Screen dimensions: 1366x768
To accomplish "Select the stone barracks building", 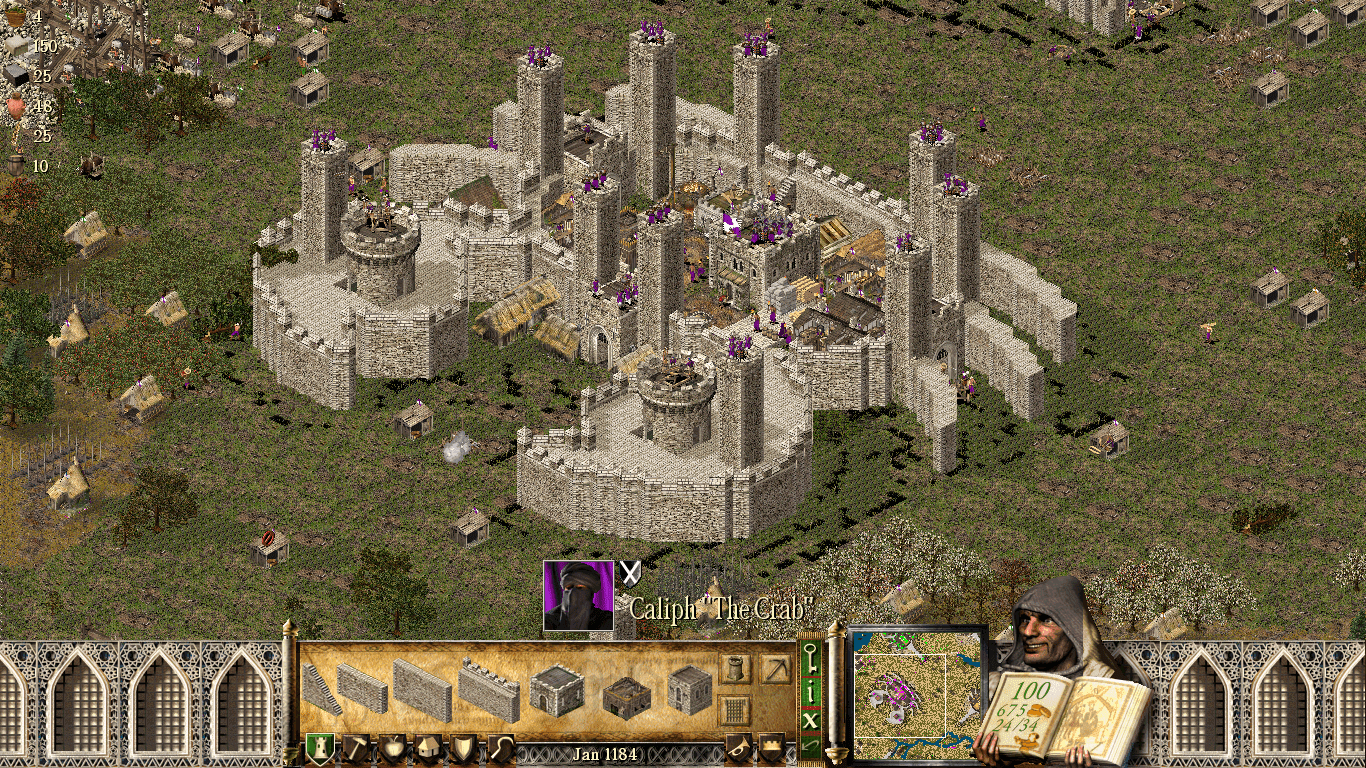I will [x=557, y=690].
